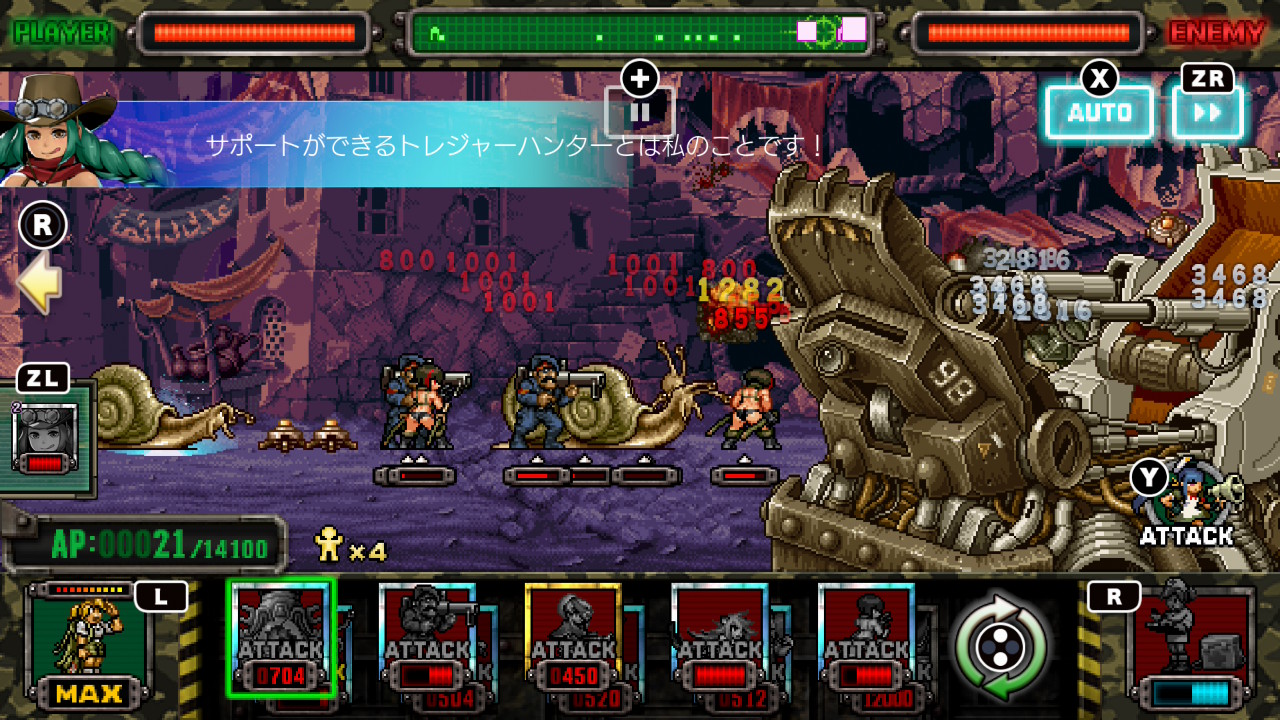Activate the soldier support panel with the blue gauge
Image resolution: width=1280 pixels, height=720 pixels.
tap(1190, 646)
